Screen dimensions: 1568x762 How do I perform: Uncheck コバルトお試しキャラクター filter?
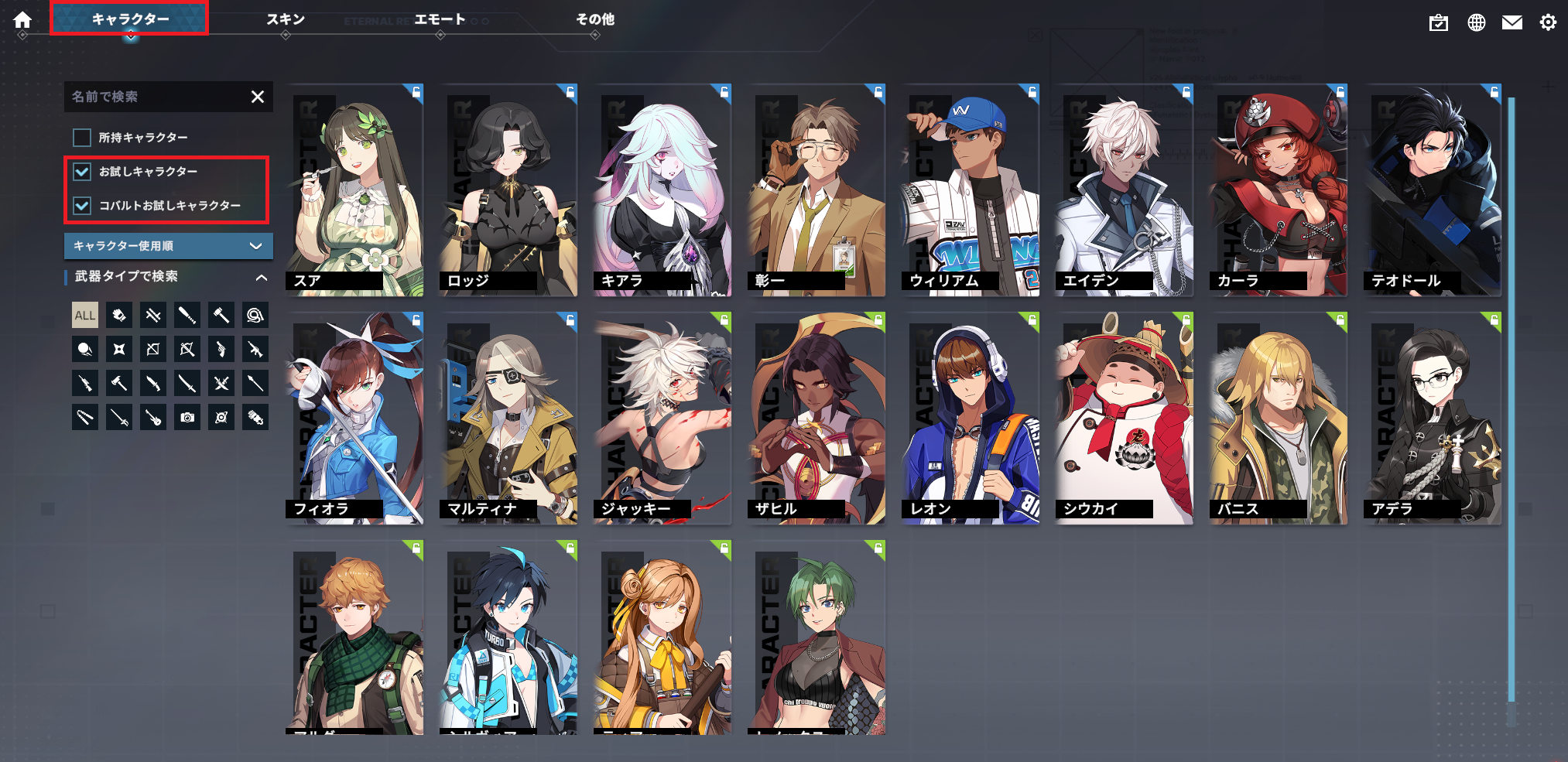(x=82, y=206)
